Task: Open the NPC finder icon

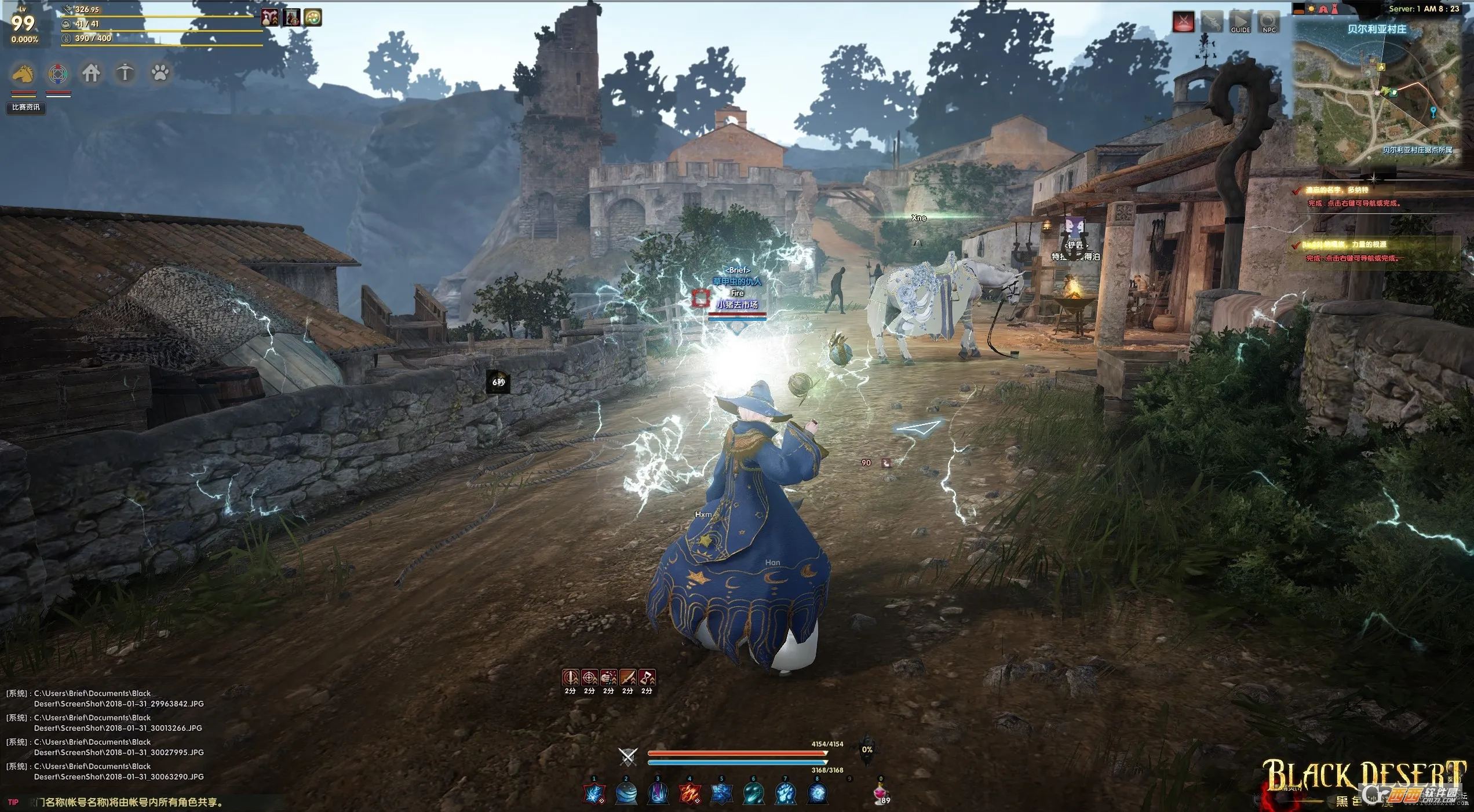Action: (1269, 22)
